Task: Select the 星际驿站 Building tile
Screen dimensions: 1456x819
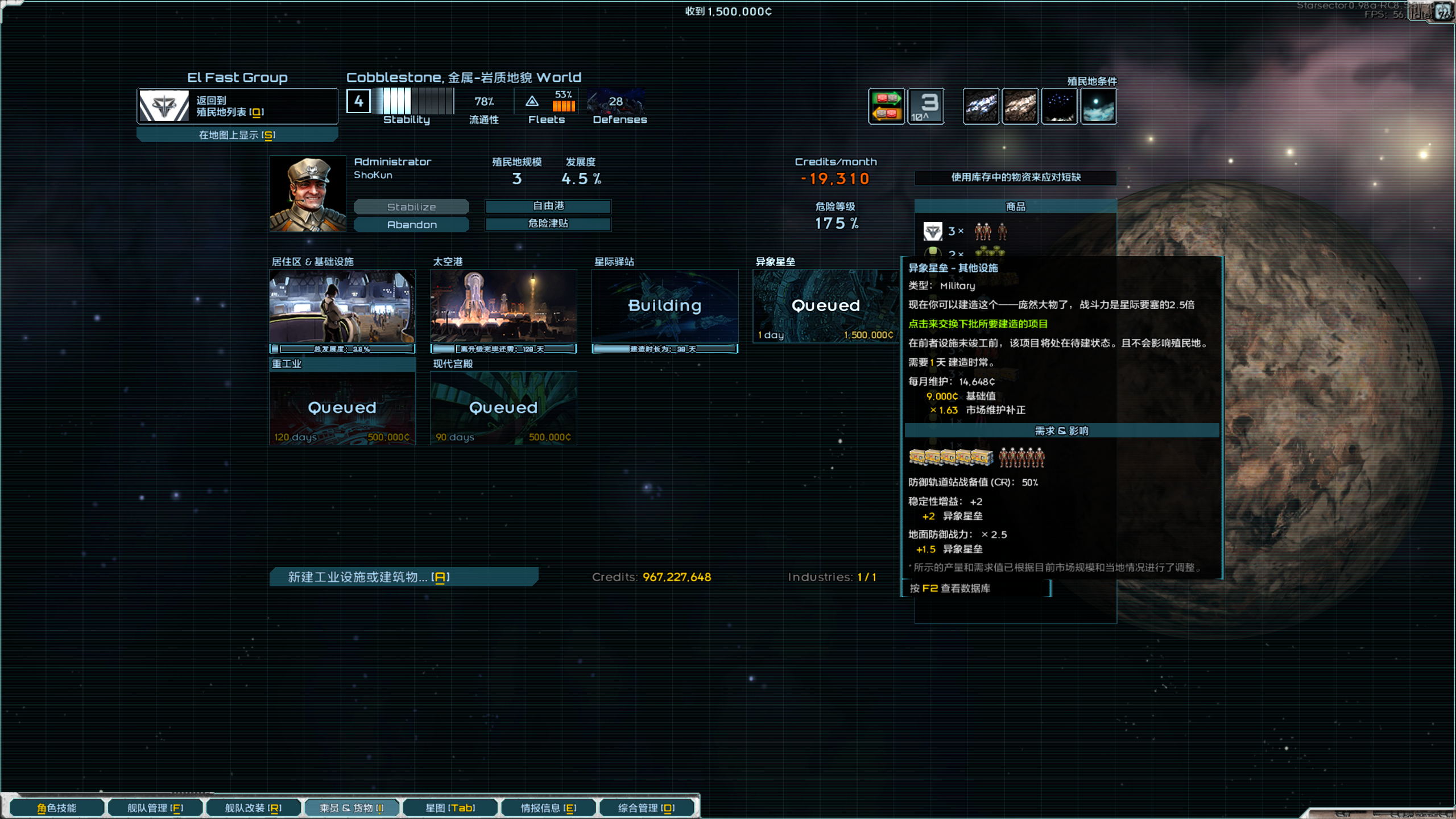Action: click(x=665, y=307)
